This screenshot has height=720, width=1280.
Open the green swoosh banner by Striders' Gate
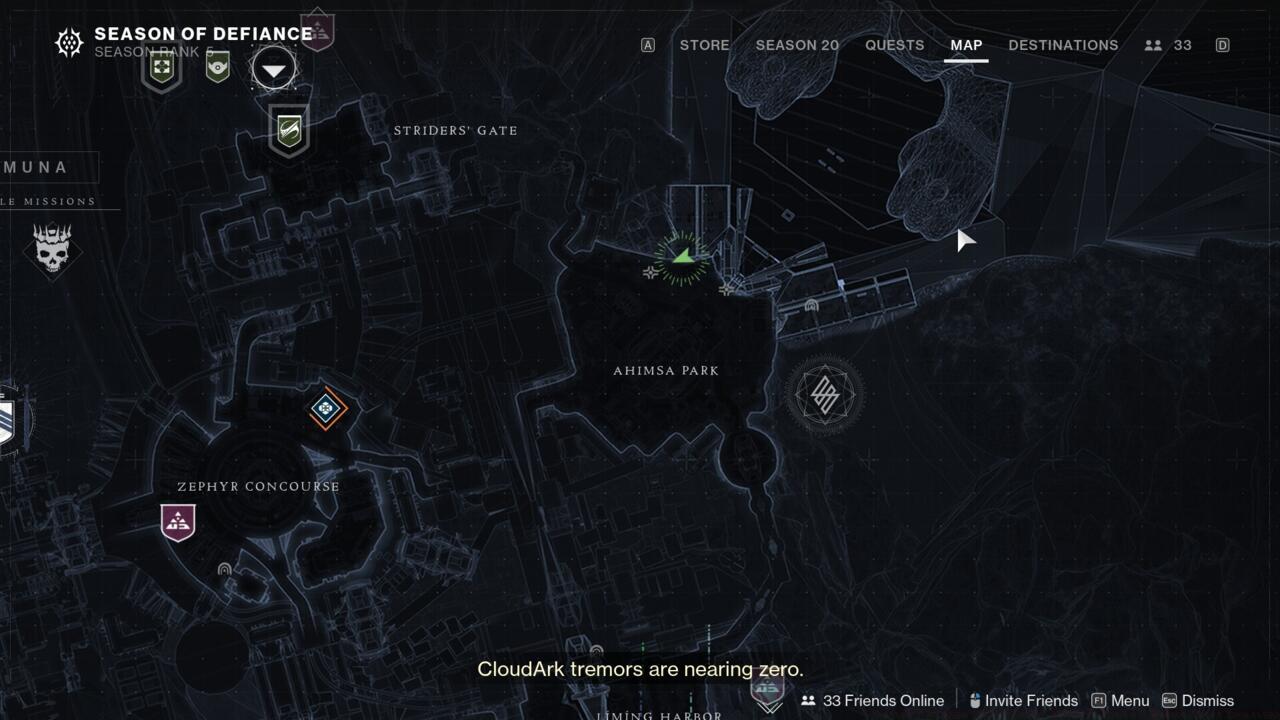[x=289, y=131]
